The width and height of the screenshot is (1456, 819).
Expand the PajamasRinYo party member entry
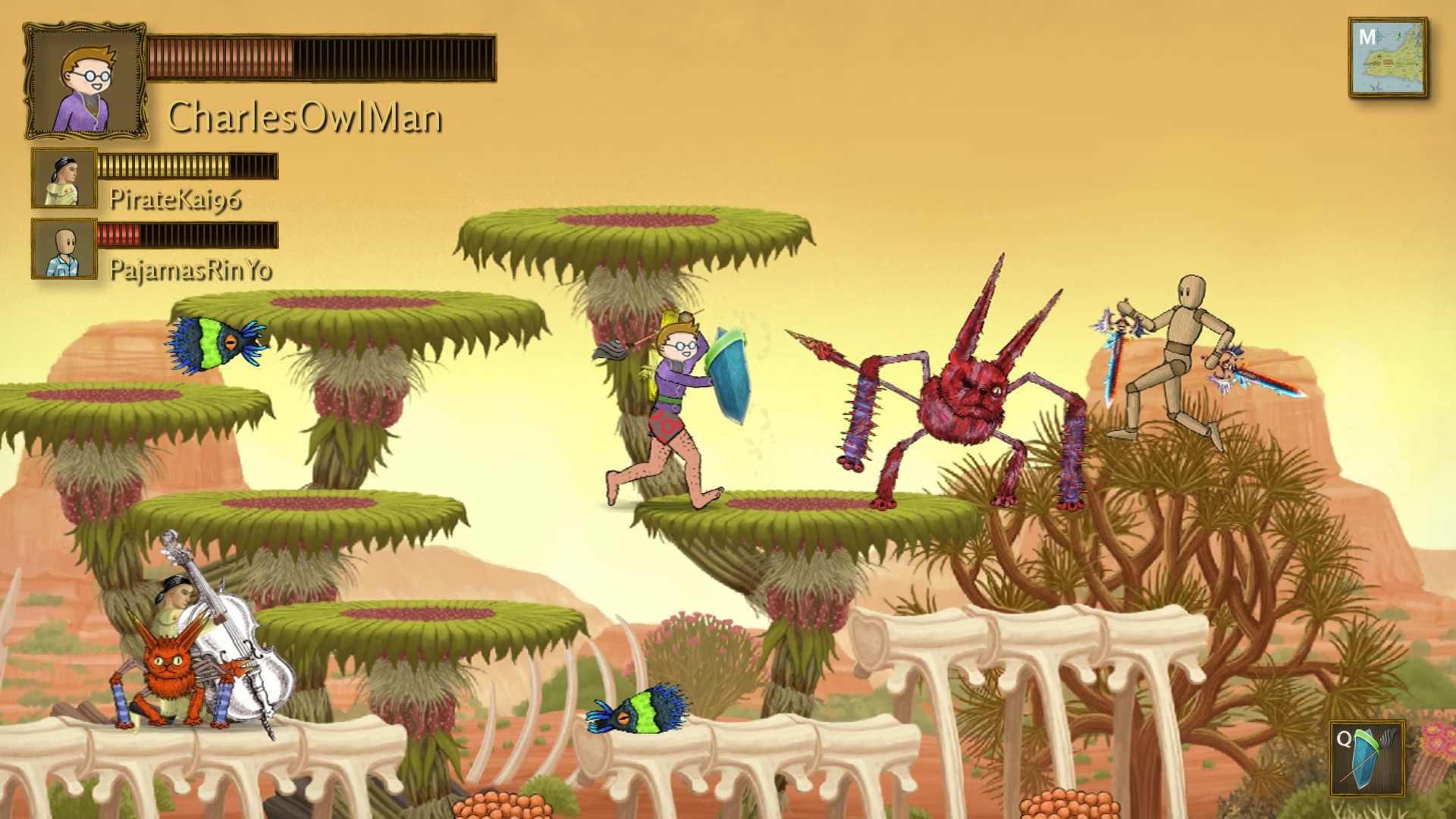coord(64,249)
